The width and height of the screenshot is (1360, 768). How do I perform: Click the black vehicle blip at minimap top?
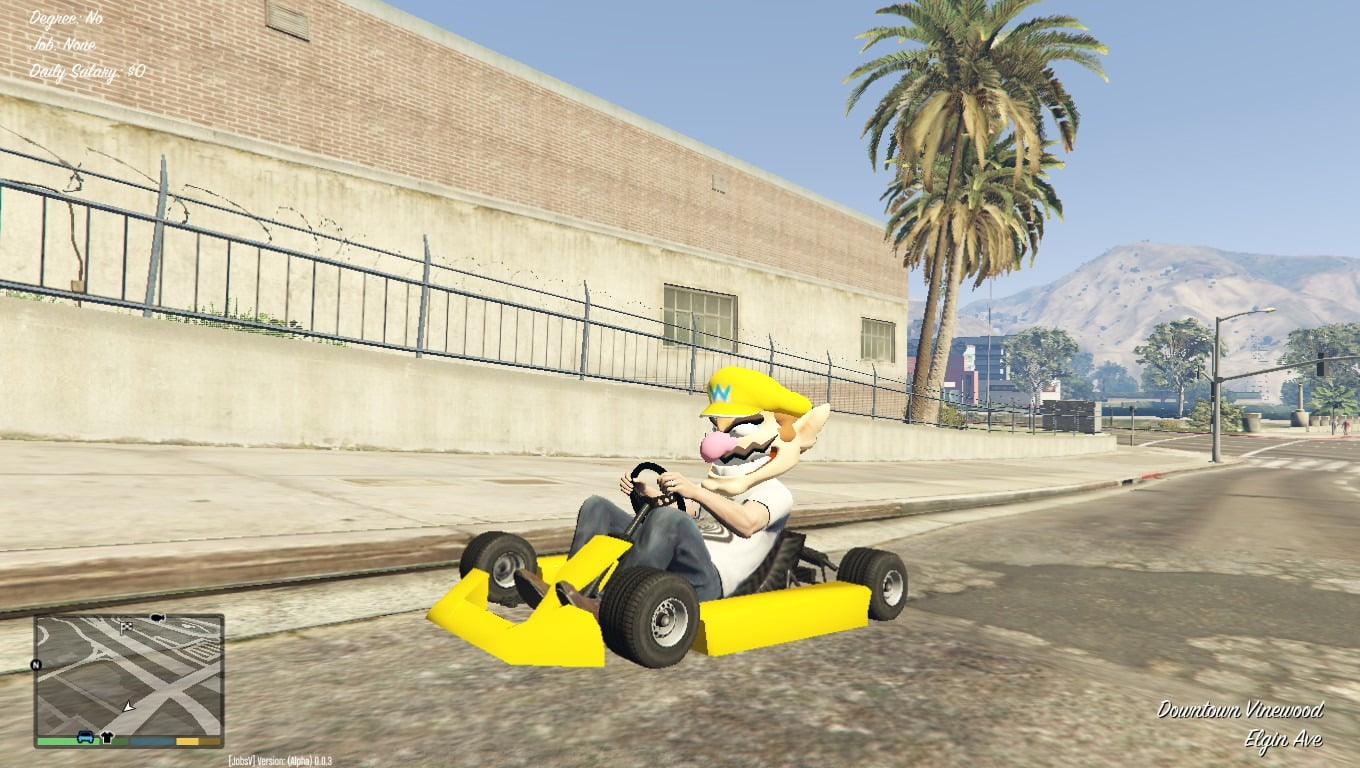tap(158, 617)
